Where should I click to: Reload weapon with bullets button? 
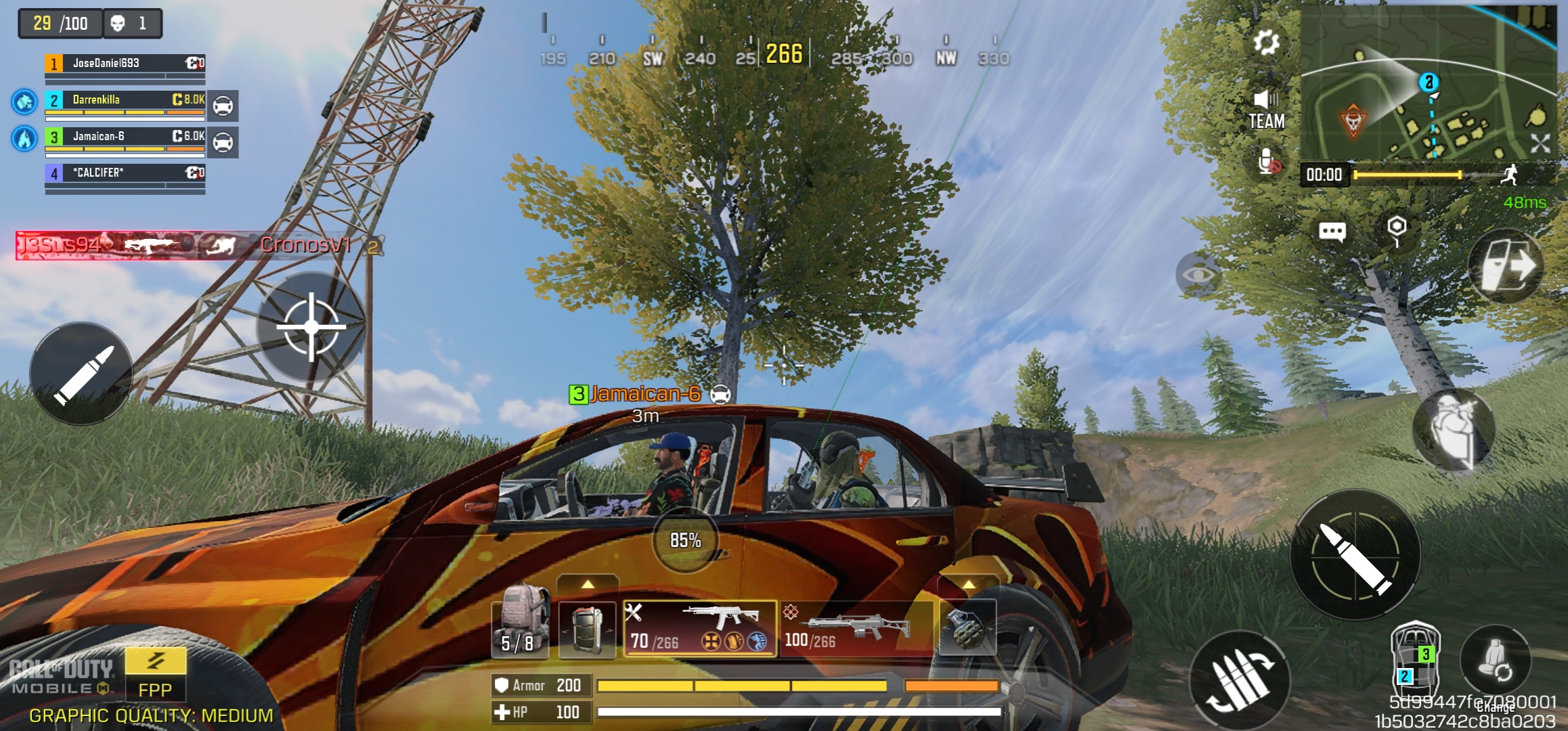(x=1239, y=680)
